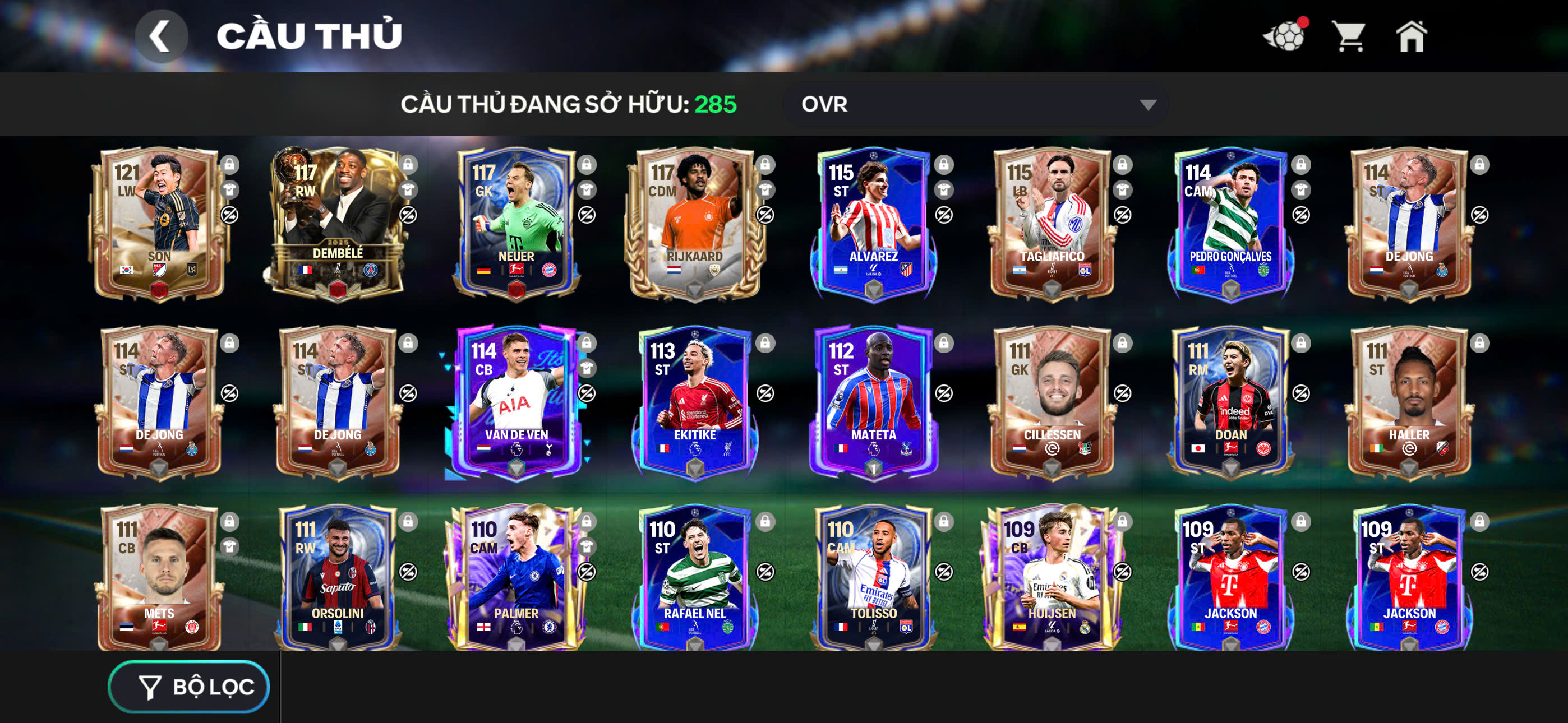Choose the Huijsen CB card
Screen dimensions: 1568x723
(x=1052, y=578)
